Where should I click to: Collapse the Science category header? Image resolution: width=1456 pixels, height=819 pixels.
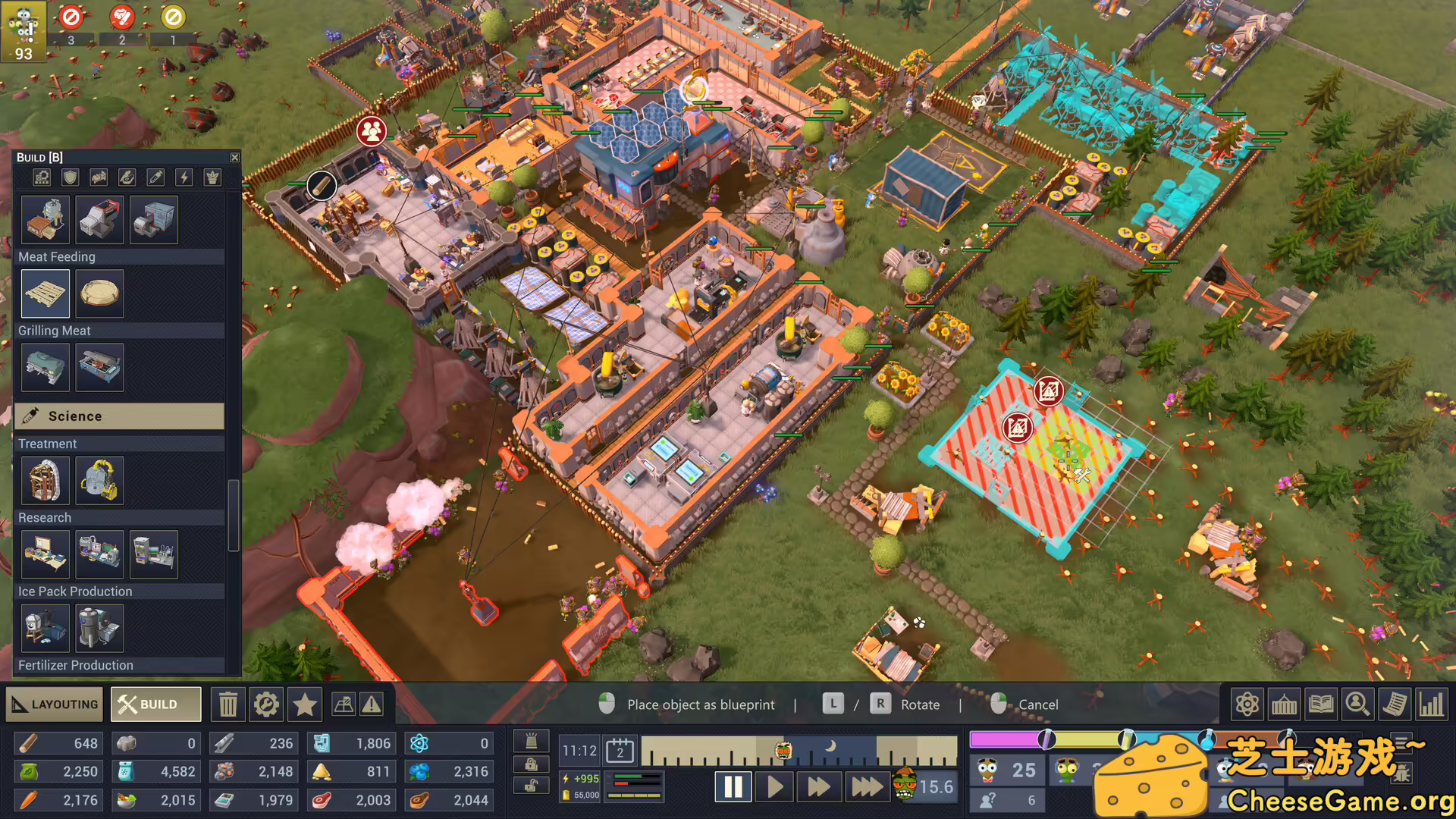pyautogui.click(x=119, y=416)
